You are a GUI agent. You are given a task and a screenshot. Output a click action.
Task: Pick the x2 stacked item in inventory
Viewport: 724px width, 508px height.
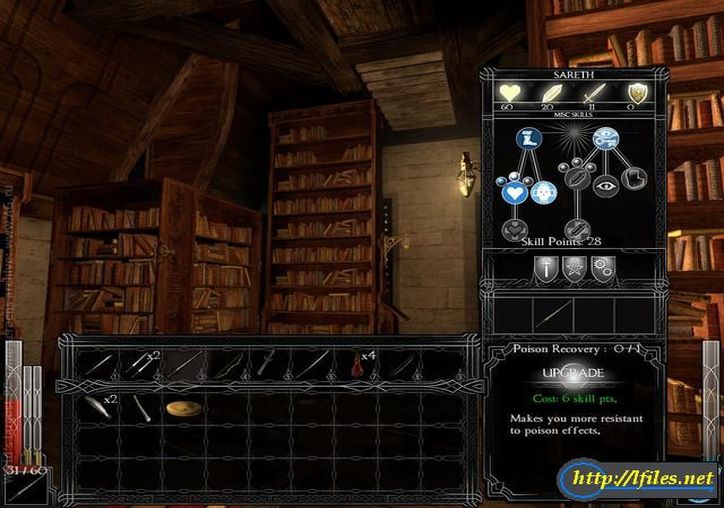click(98, 406)
